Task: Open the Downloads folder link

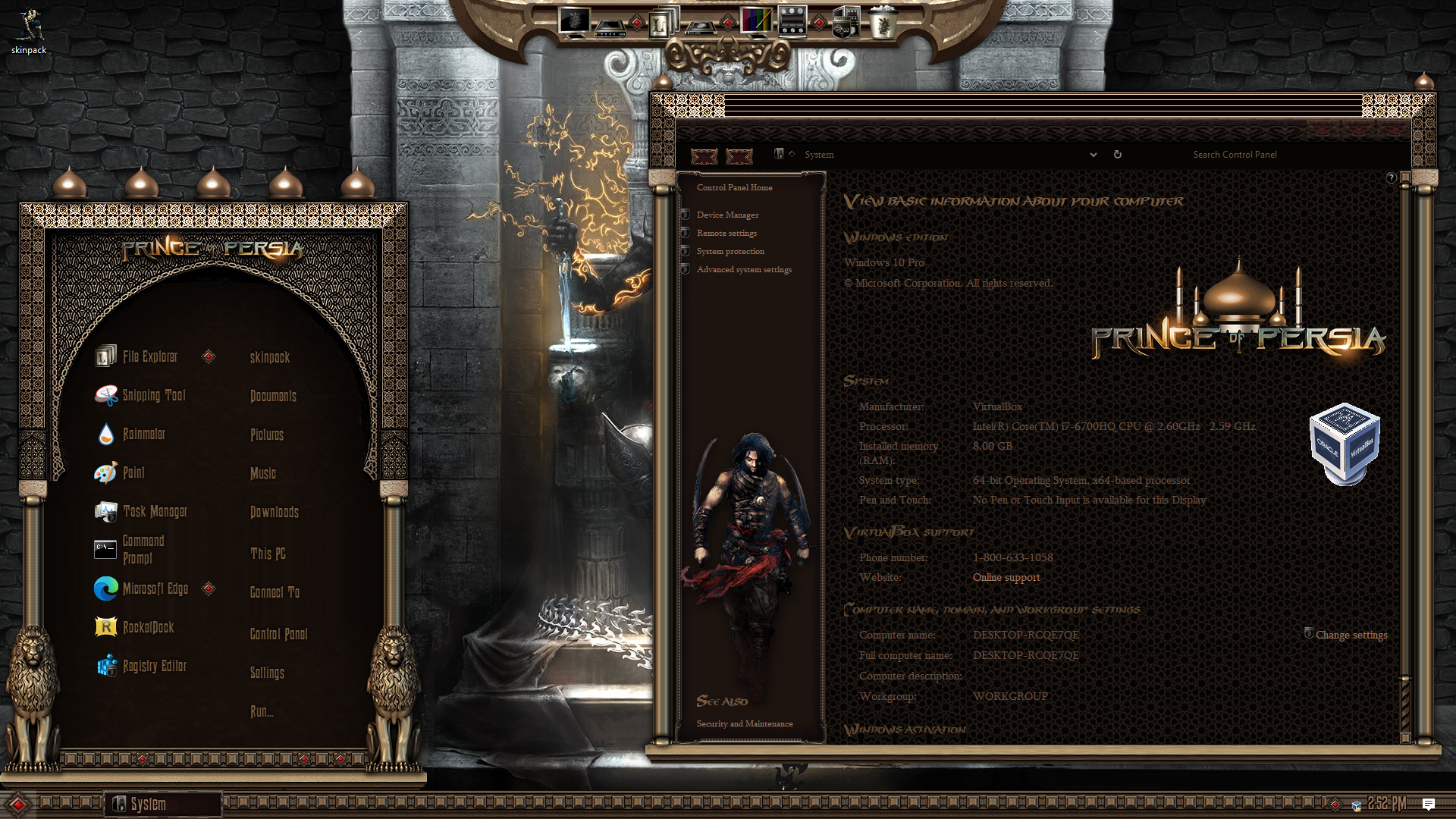Action: (x=274, y=512)
